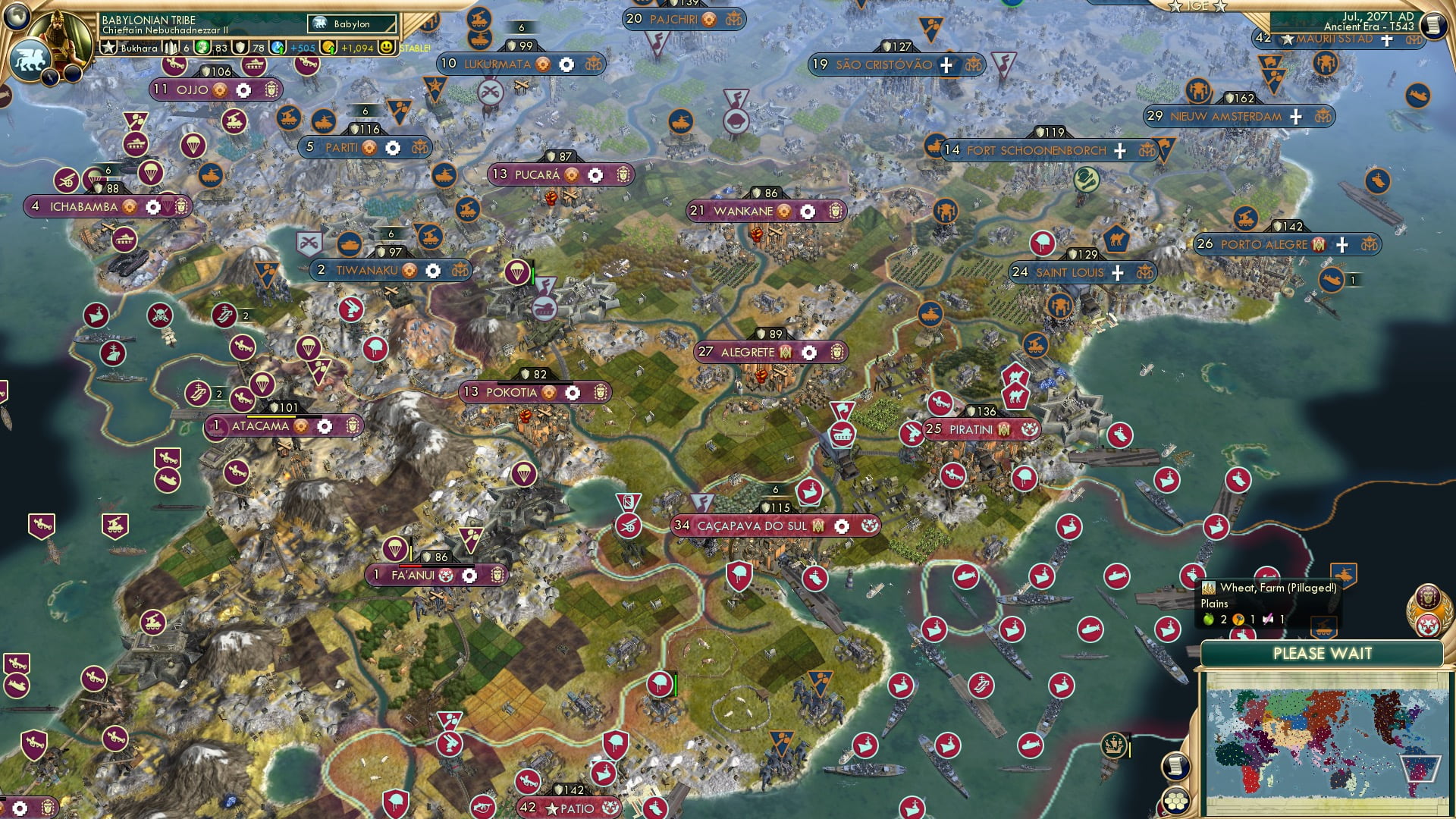Select the battleship unit flag near Piratini

click(1169, 481)
